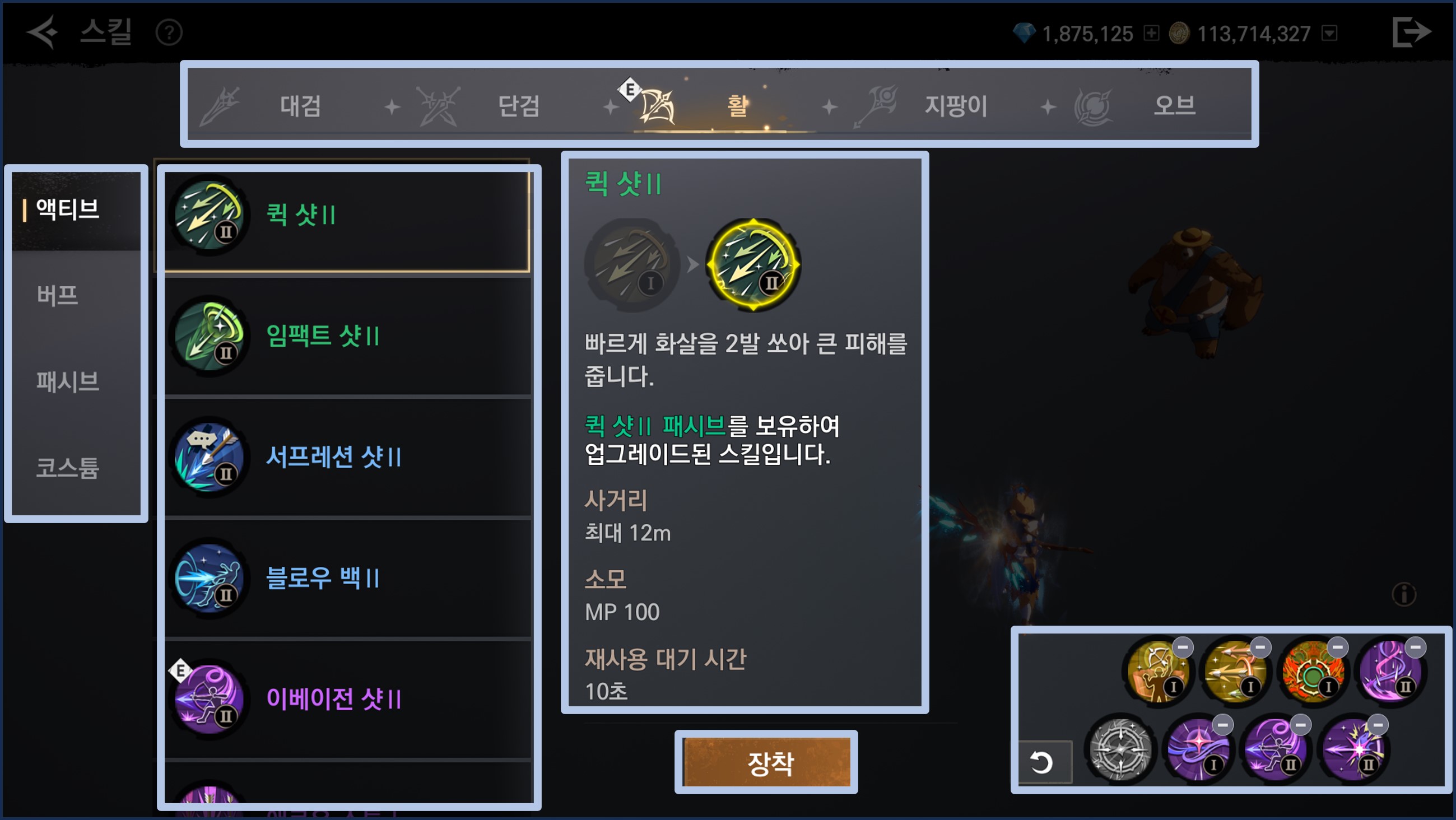Select the 단검 weapon tab

518,106
